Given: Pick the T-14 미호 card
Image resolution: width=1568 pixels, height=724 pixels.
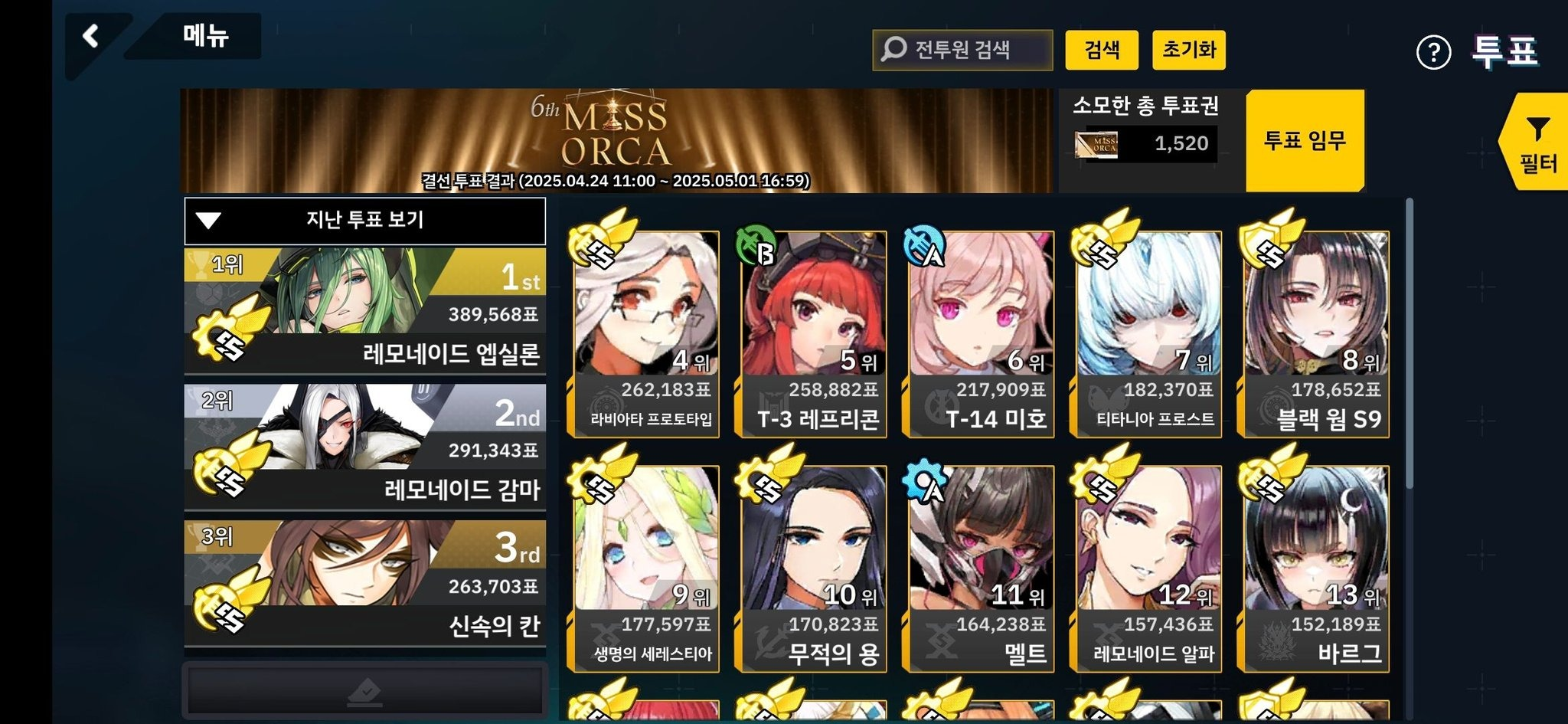Looking at the screenshot, I should pos(981,334).
